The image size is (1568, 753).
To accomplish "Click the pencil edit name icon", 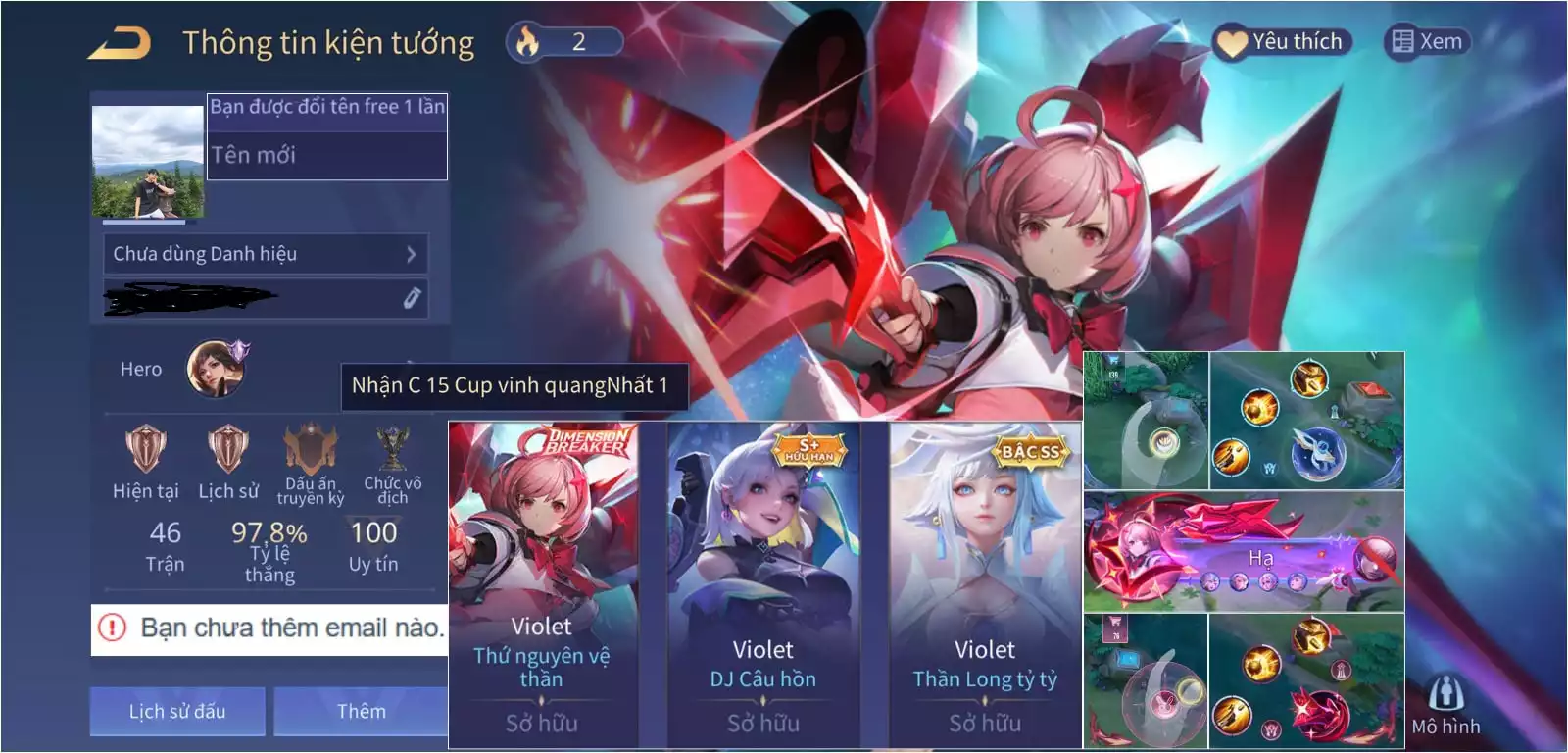I will [x=412, y=298].
